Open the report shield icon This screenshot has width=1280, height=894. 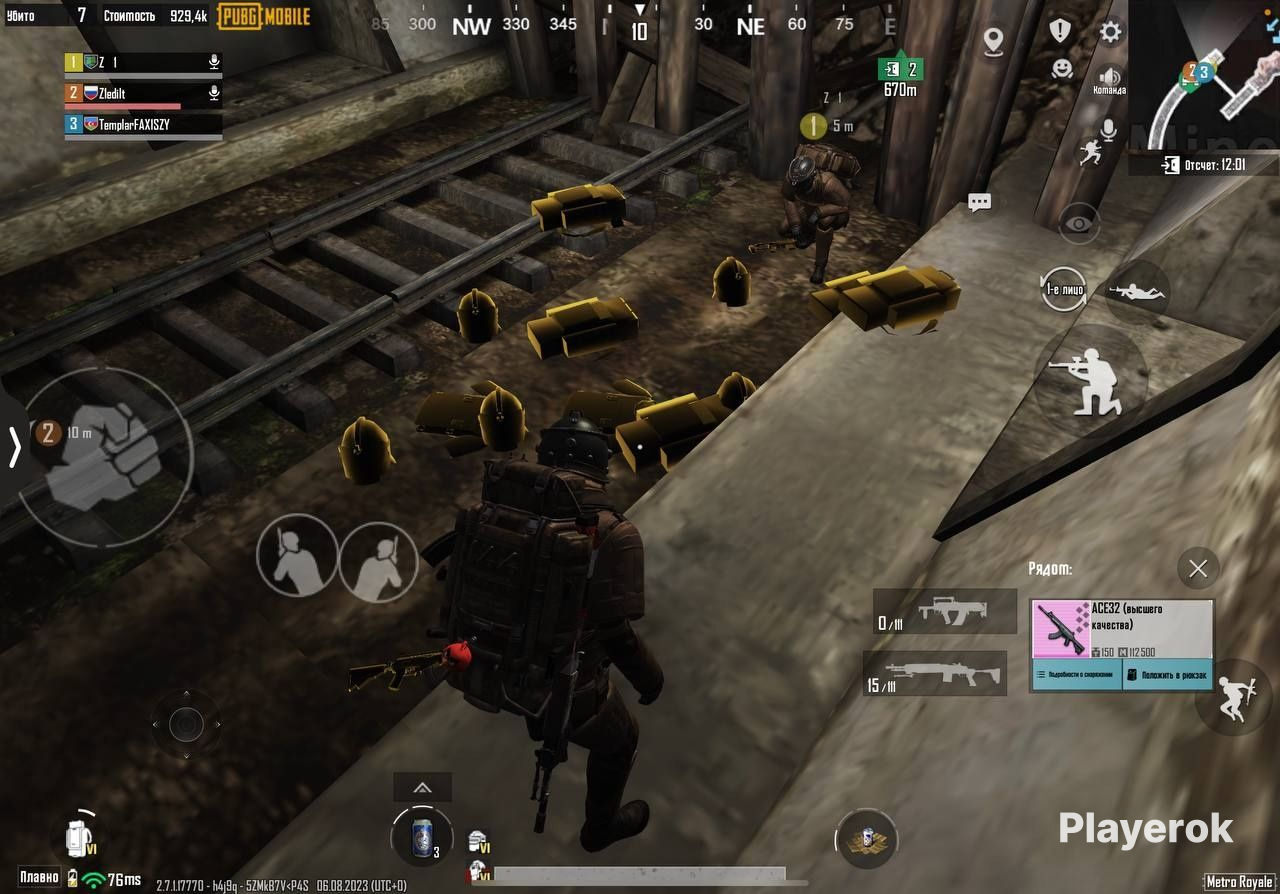coord(1060,31)
